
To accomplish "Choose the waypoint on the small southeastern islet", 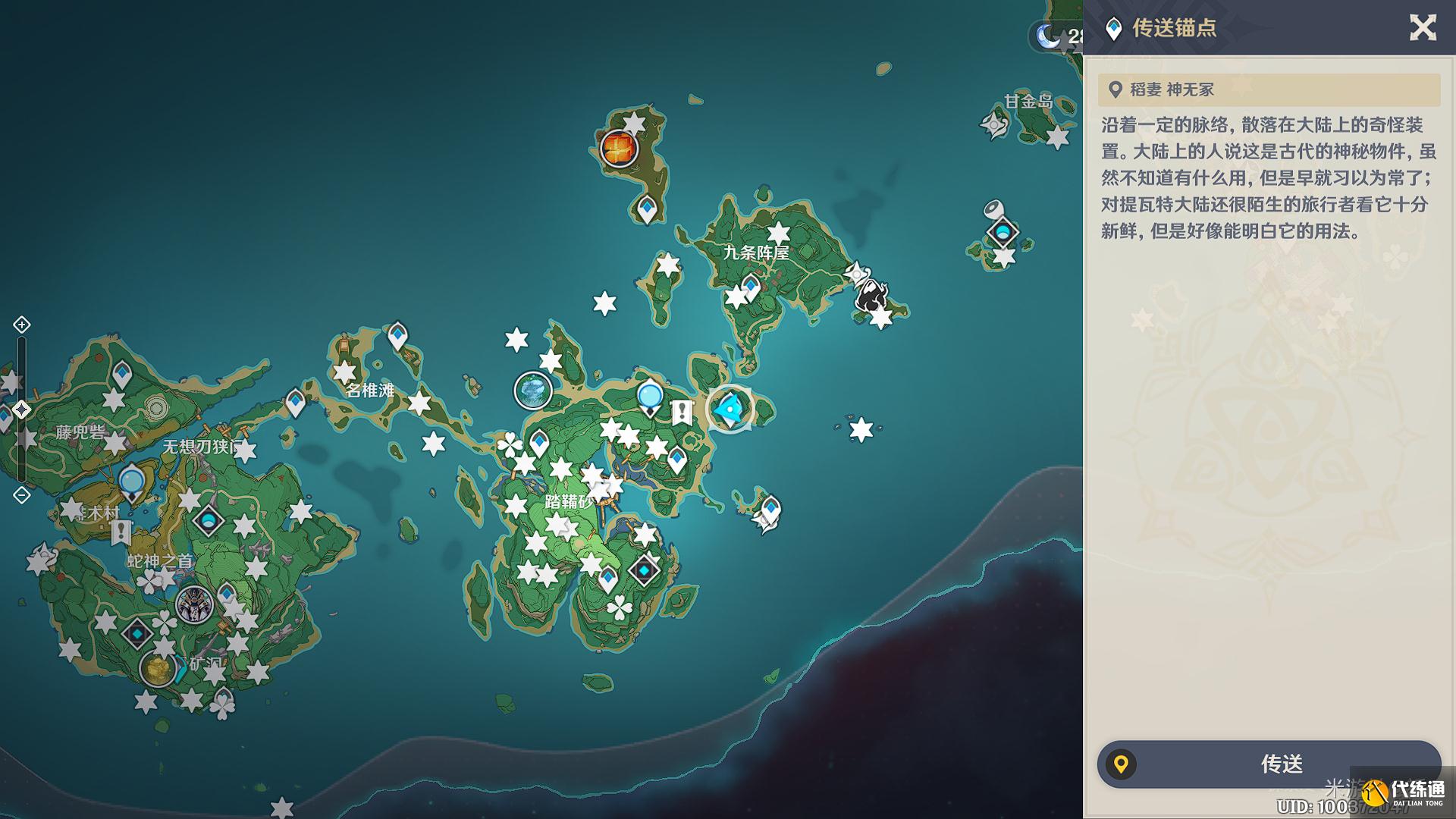I will pyautogui.click(x=770, y=508).
